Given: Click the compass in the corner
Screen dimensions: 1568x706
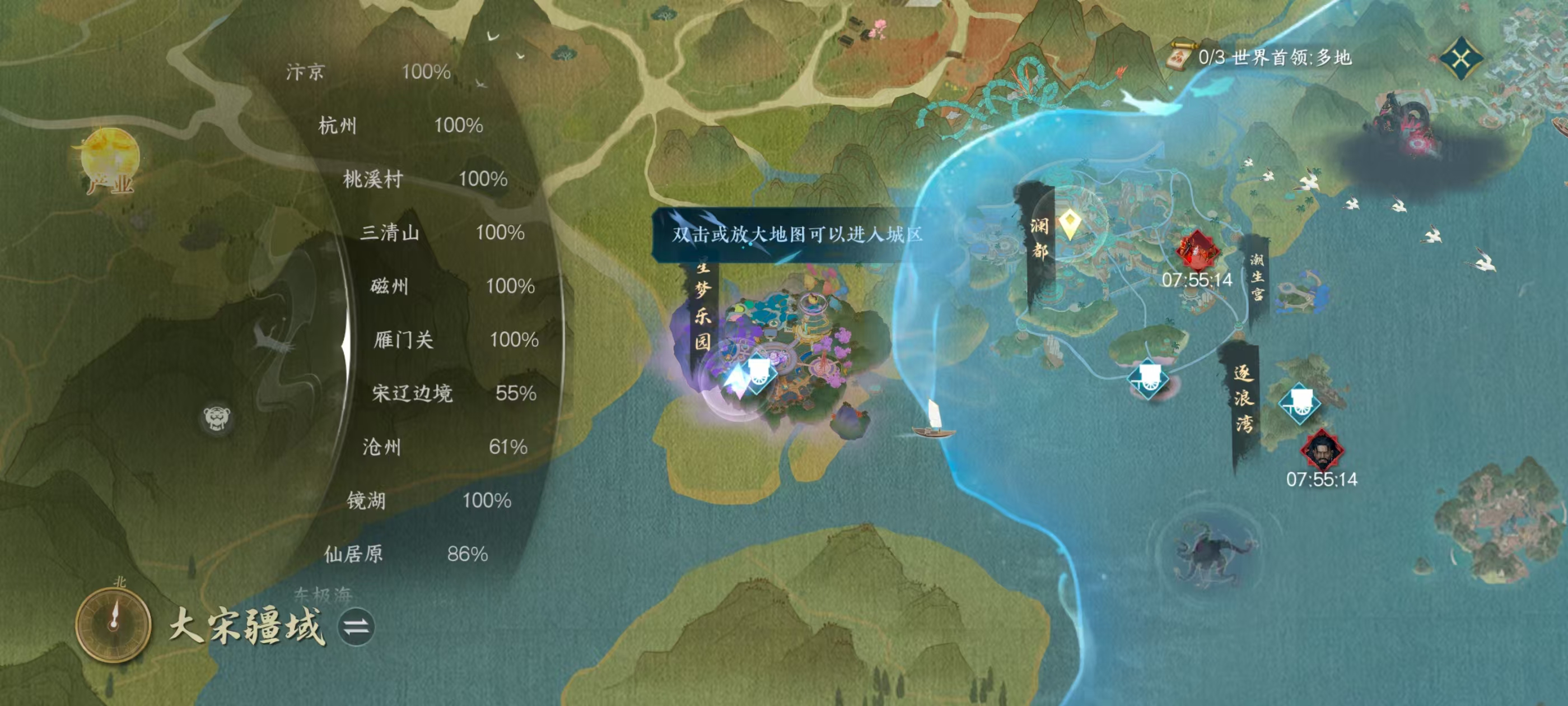Looking at the screenshot, I should [x=113, y=624].
